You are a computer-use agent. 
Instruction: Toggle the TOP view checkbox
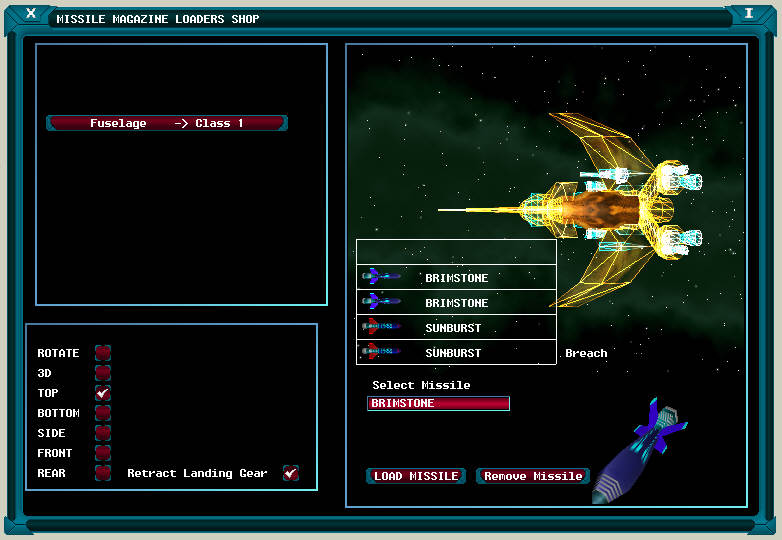pyautogui.click(x=103, y=393)
